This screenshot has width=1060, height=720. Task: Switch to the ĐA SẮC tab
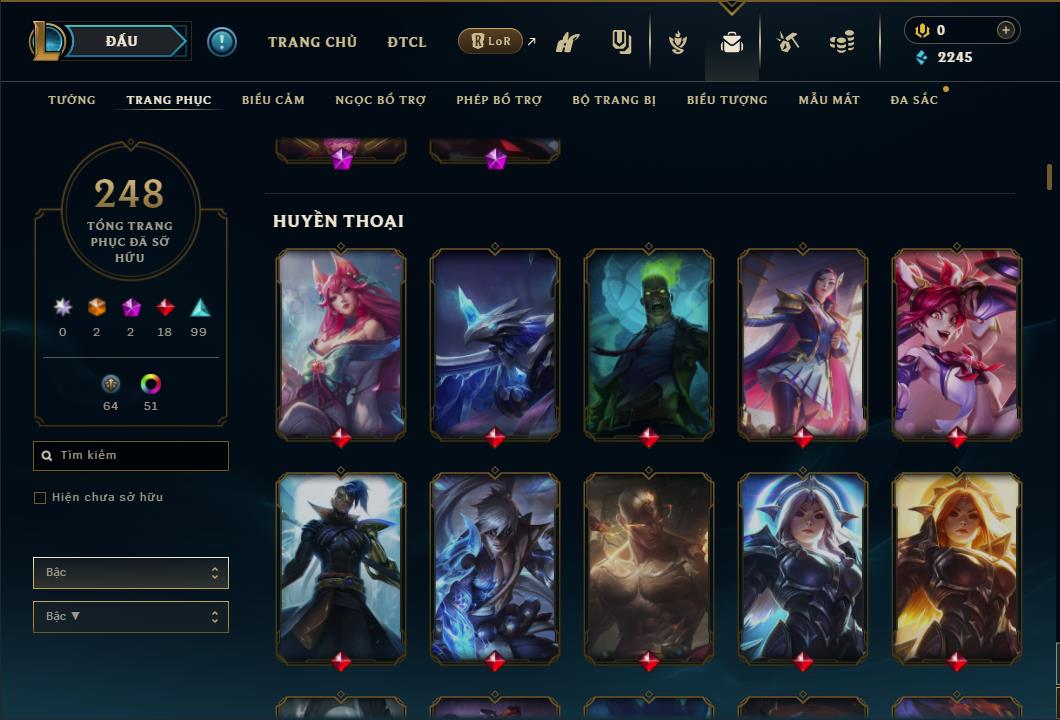click(914, 100)
